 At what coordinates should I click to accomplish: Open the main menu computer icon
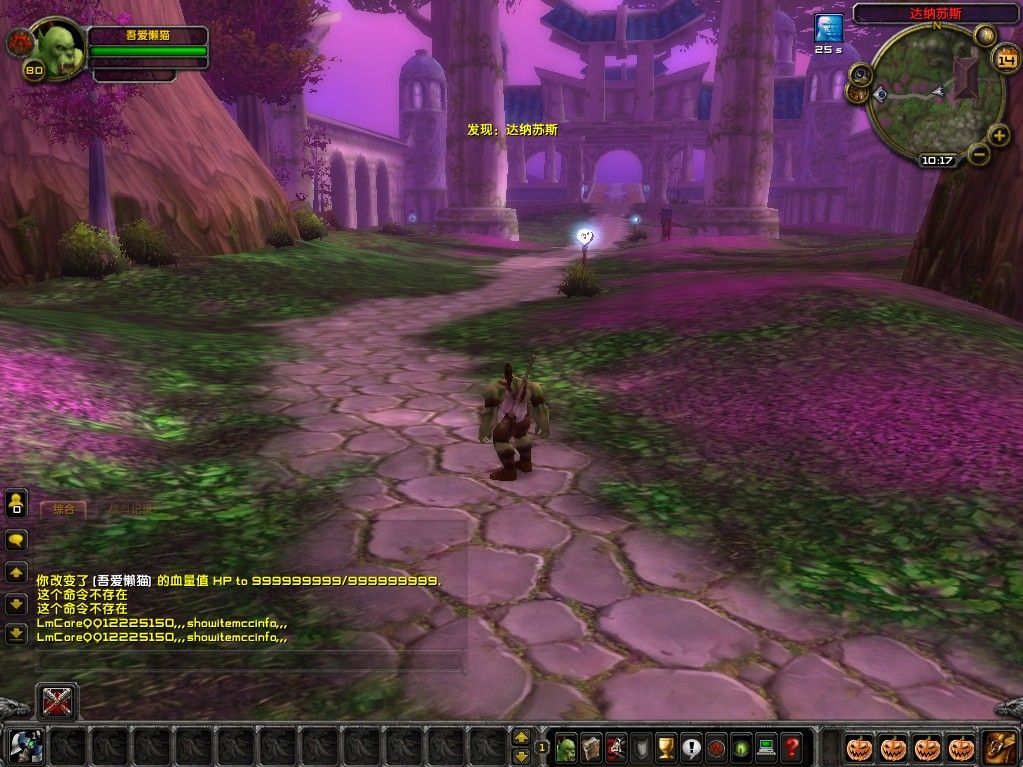(766, 746)
